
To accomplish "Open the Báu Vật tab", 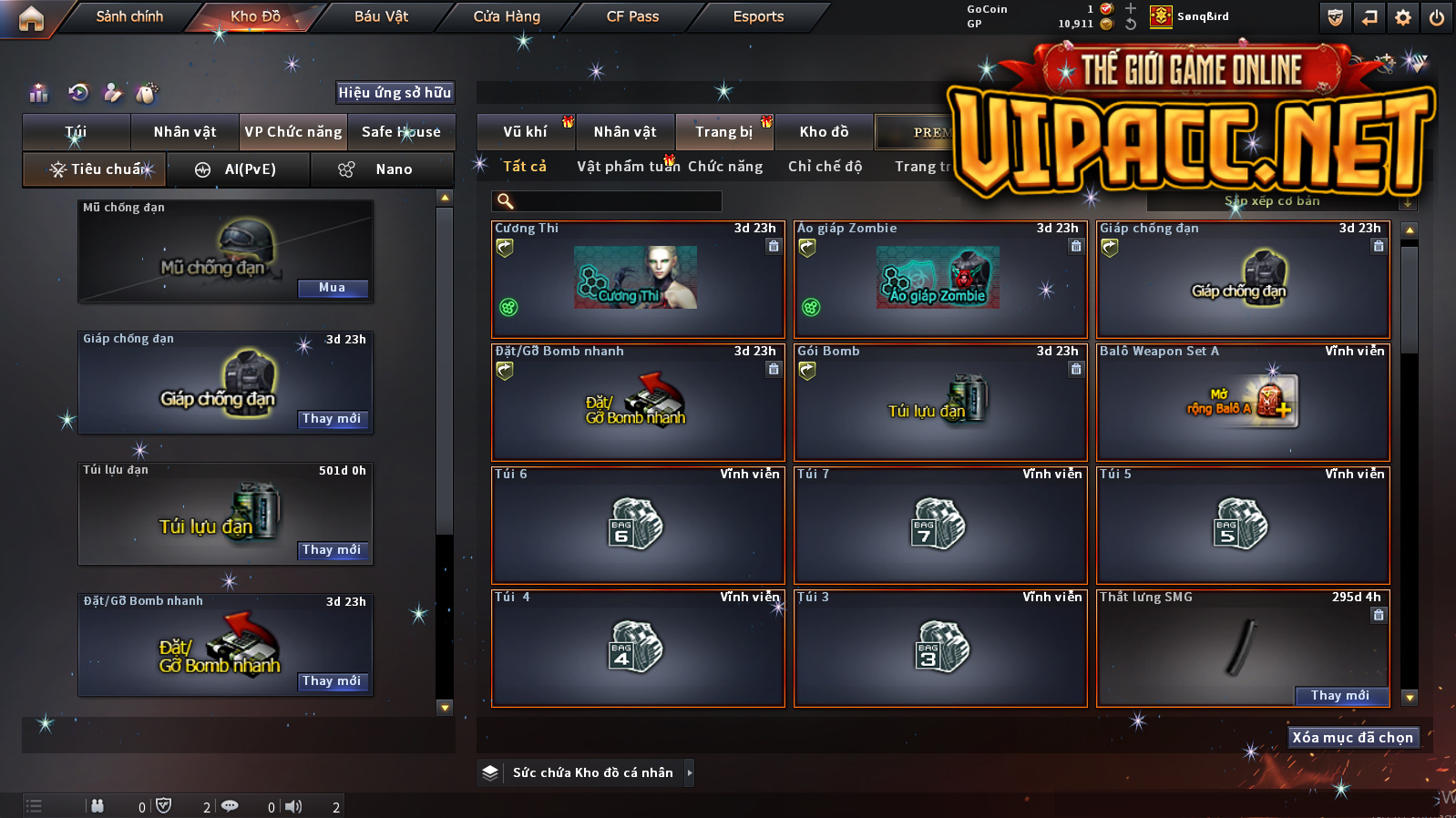I will pos(381,16).
